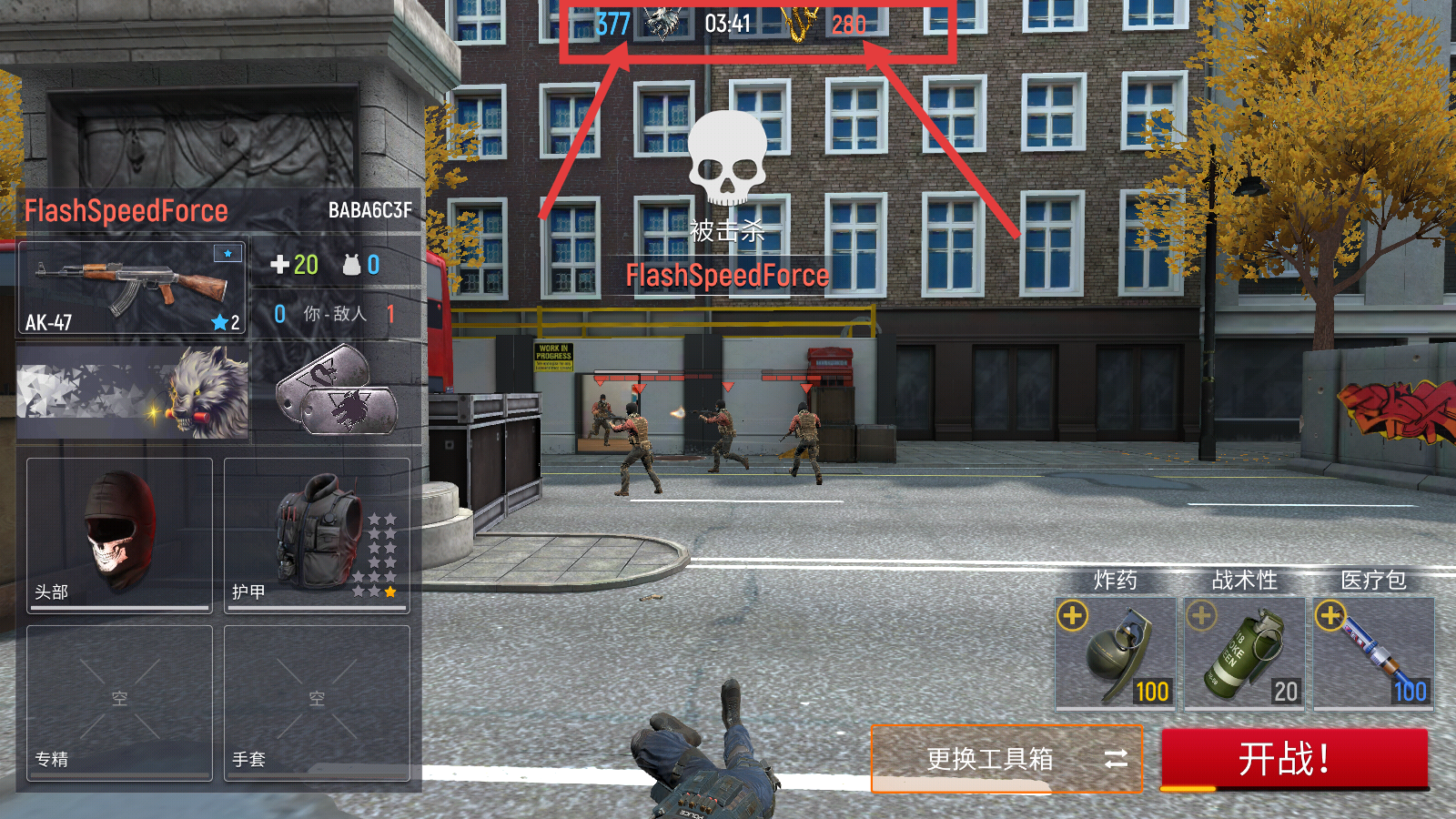Select the empty 专精 slot
The image size is (1456, 819).
pos(119,702)
